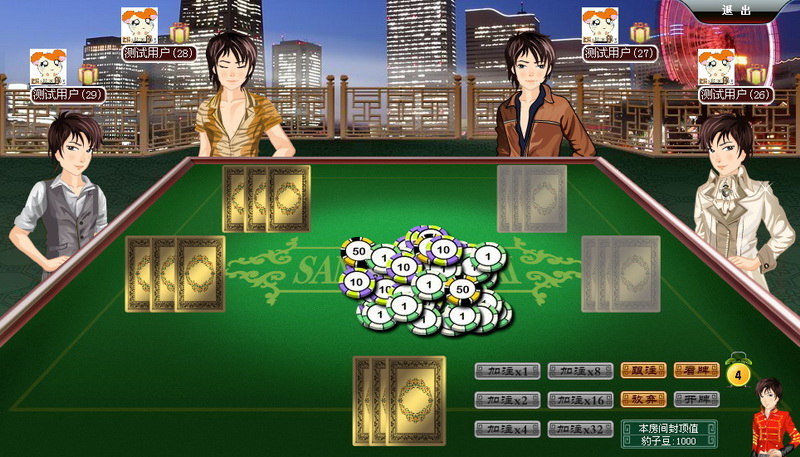This screenshot has width=800, height=457.
Task: Choose the 加注x32 raise button
Action: [x=580, y=429]
